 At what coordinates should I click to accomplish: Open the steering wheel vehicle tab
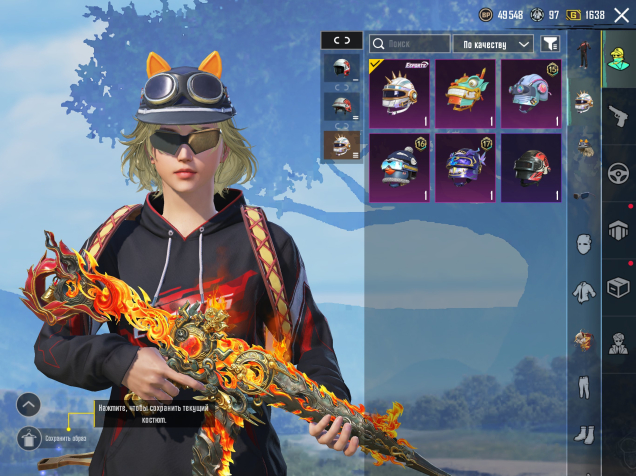(x=619, y=171)
